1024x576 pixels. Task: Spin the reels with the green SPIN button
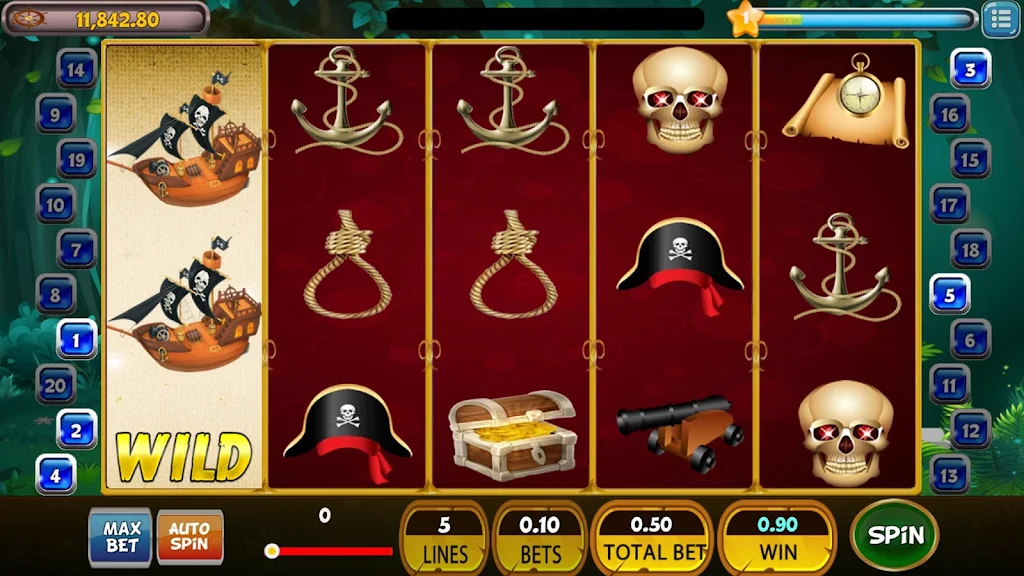pos(894,535)
